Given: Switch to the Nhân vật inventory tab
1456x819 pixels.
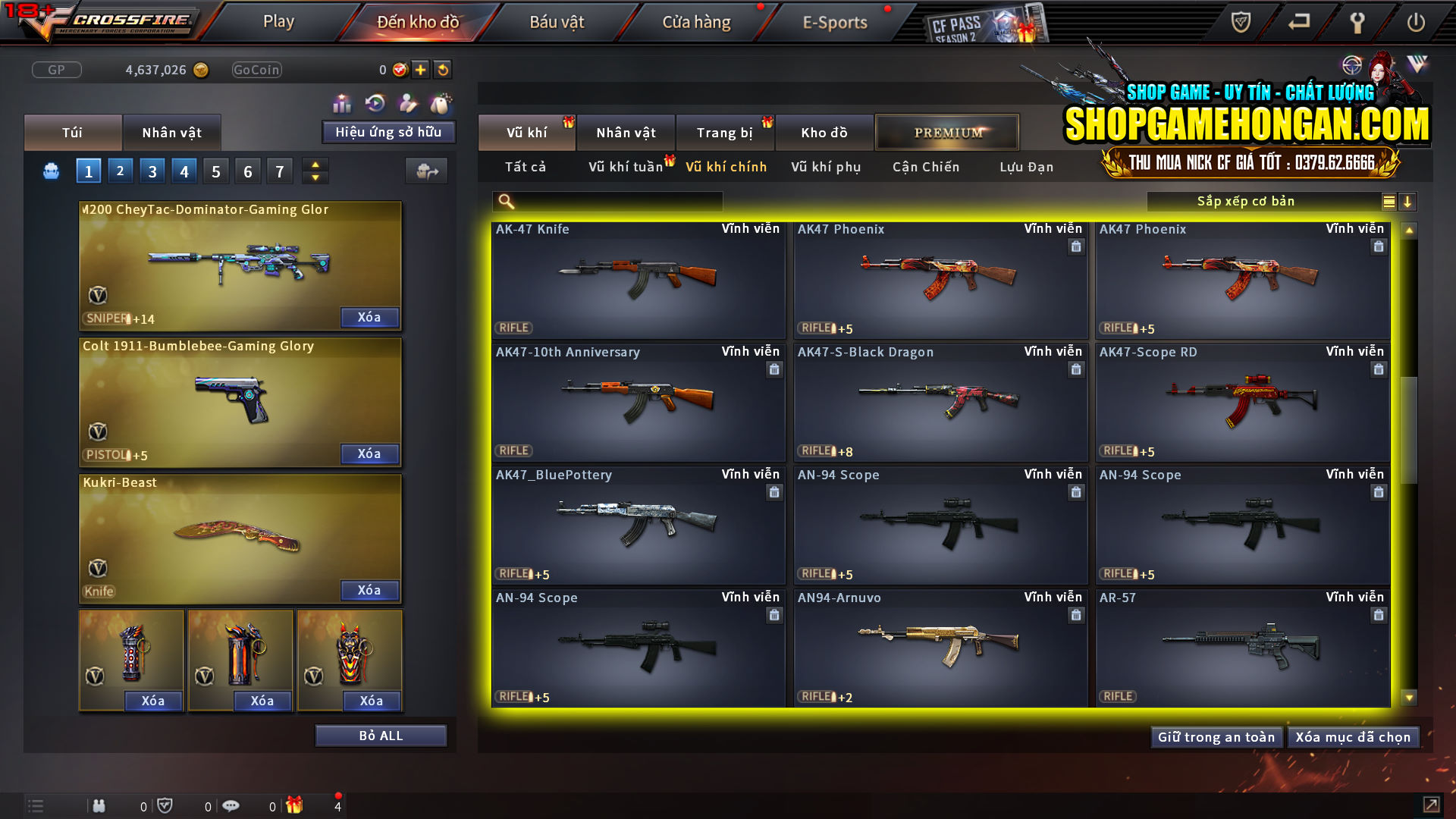Looking at the screenshot, I should pyautogui.click(x=172, y=132).
